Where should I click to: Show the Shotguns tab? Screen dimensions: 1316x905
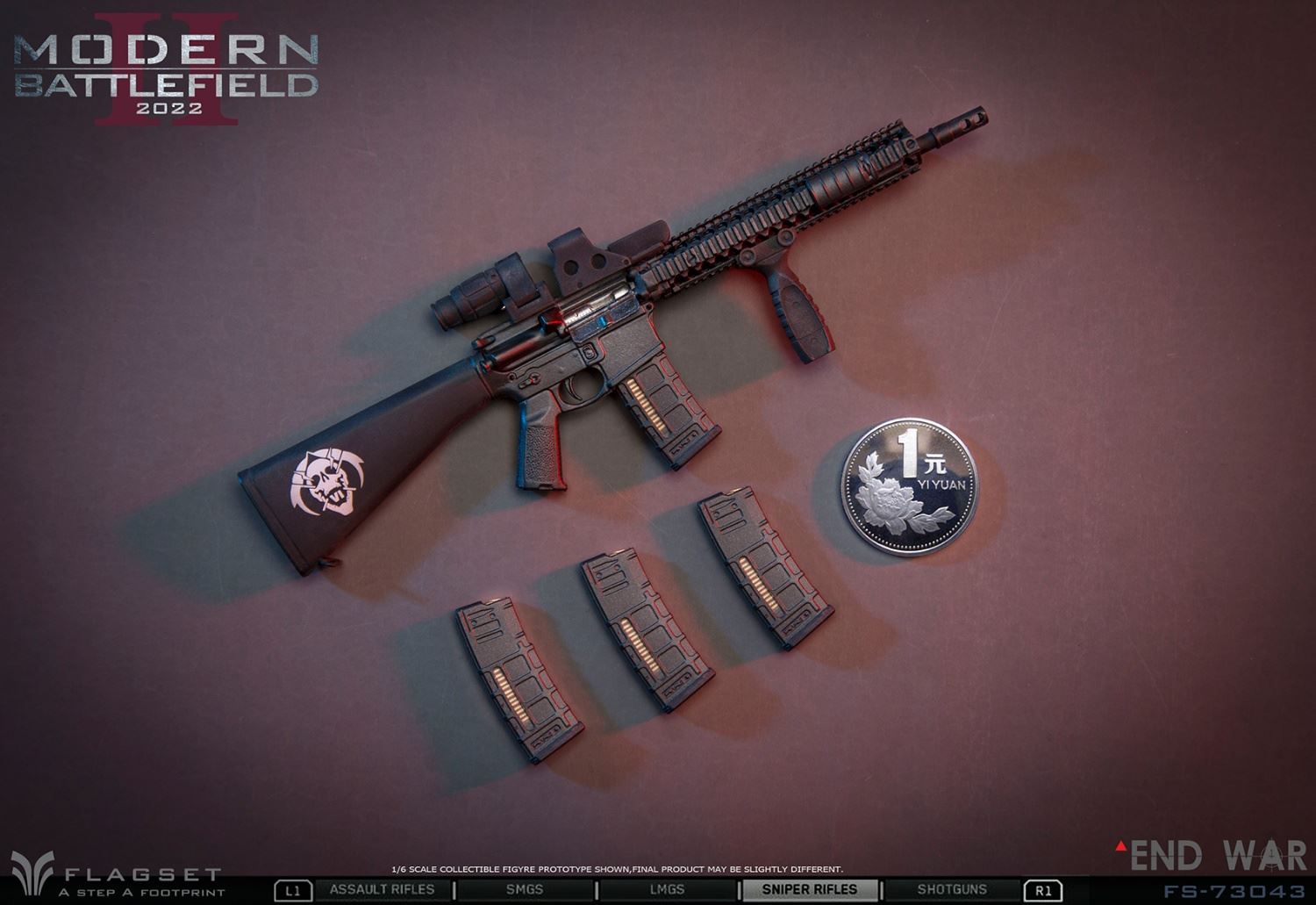(952, 889)
